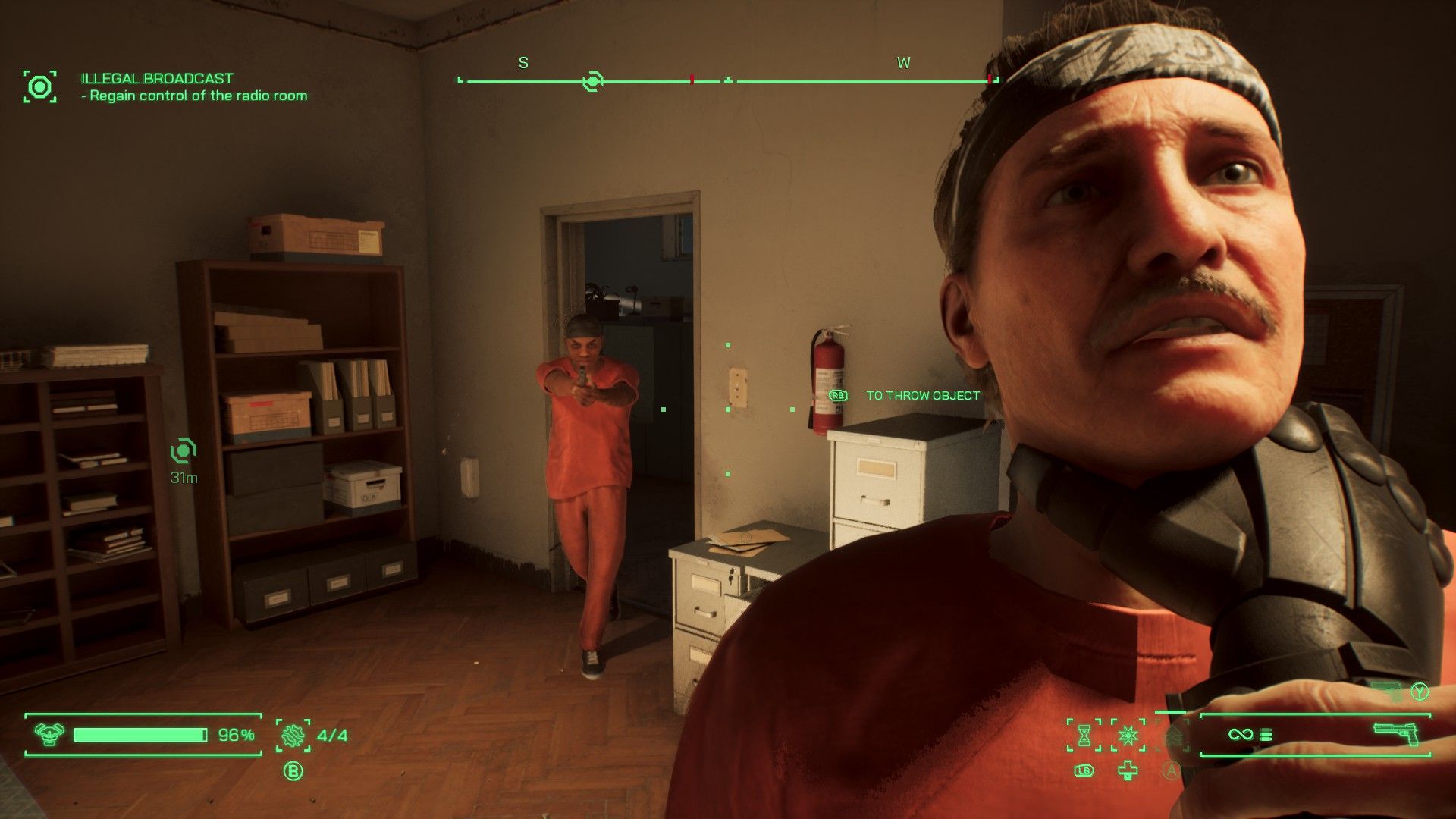Select the equipped Auto-9 pistol icon
The height and width of the screenshot is (819, 1456).
point(1396,733)
